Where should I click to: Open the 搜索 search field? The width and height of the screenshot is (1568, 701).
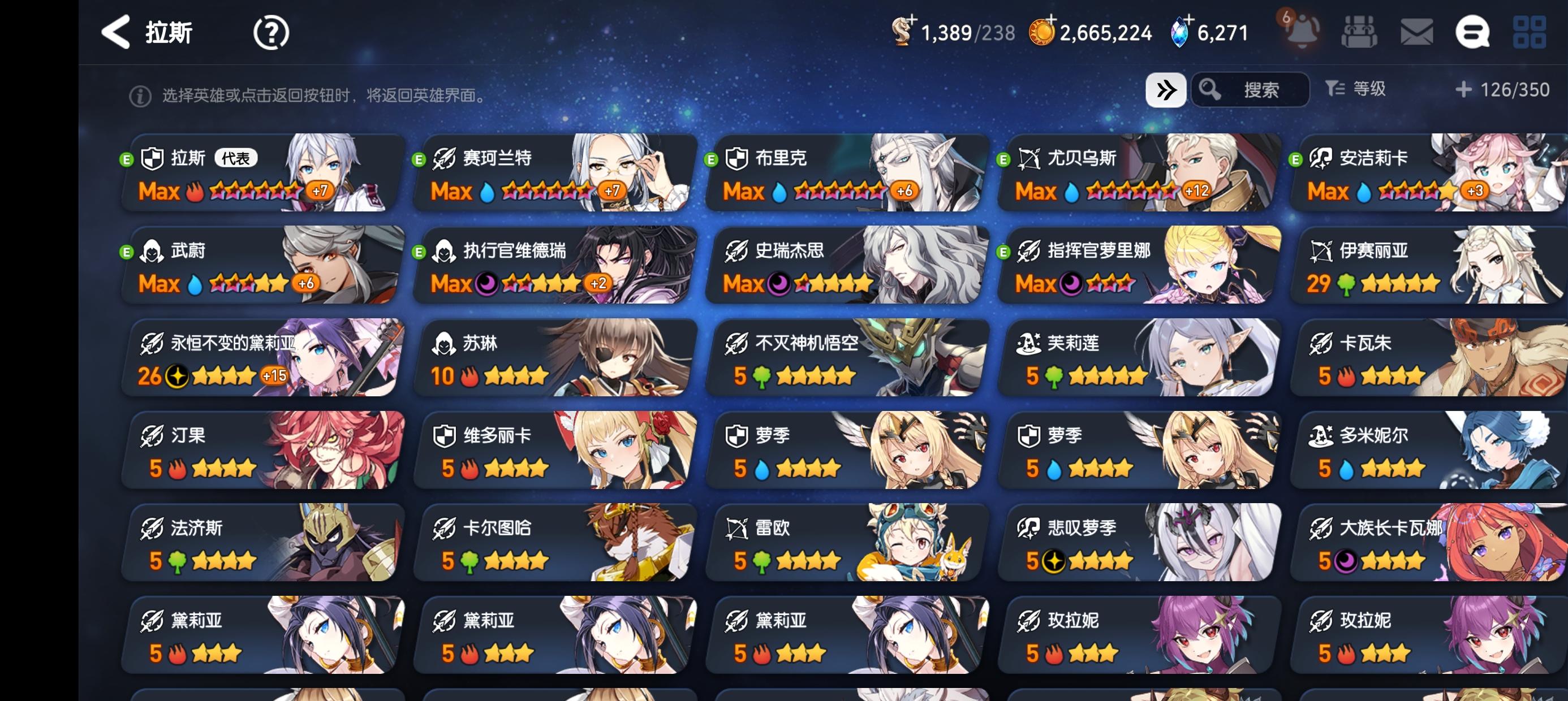[x=1251, y=89]
